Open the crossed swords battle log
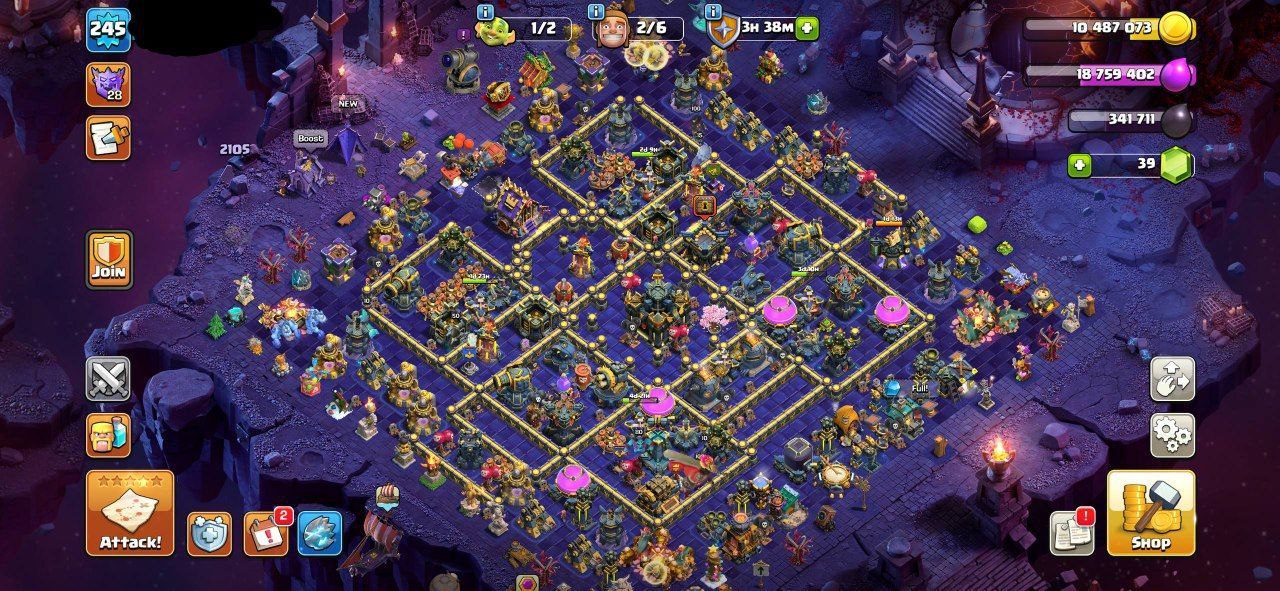Image resolution: width=1280 pixels, height=591 pixels. (x=108, y=380)
